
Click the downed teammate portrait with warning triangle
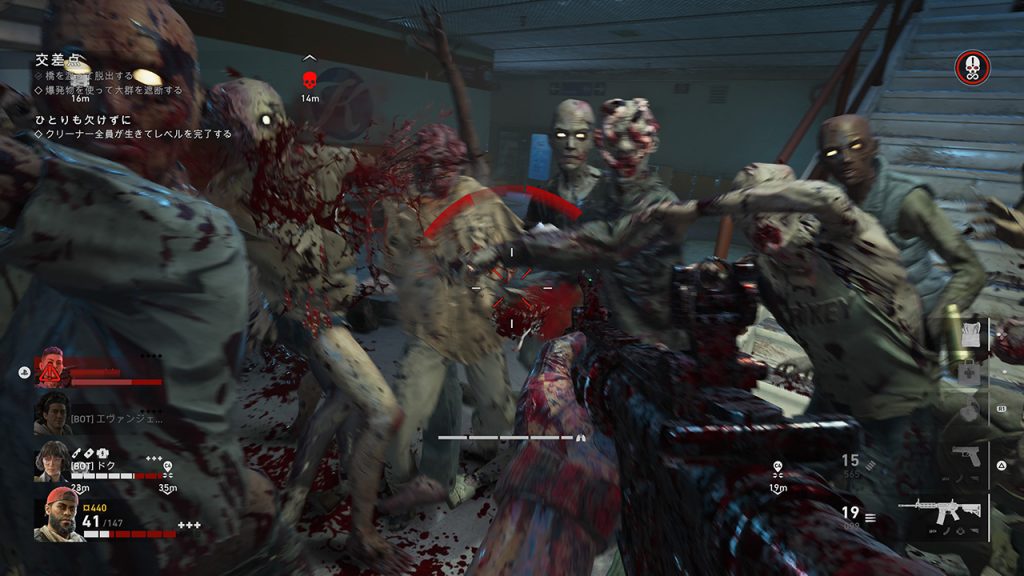pos(51,368)
